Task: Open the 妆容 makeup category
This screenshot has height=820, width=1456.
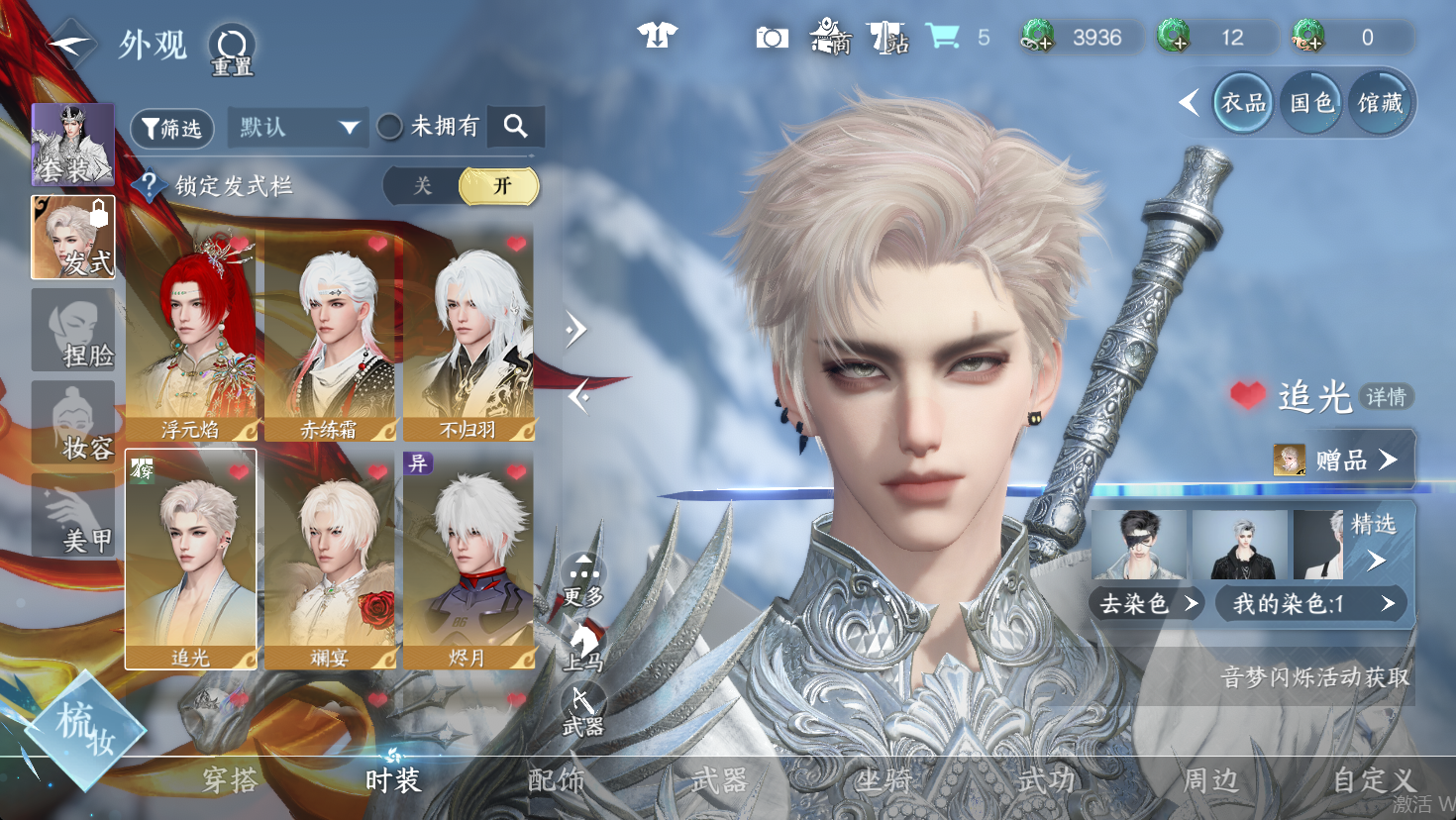Action: [73, 424]
